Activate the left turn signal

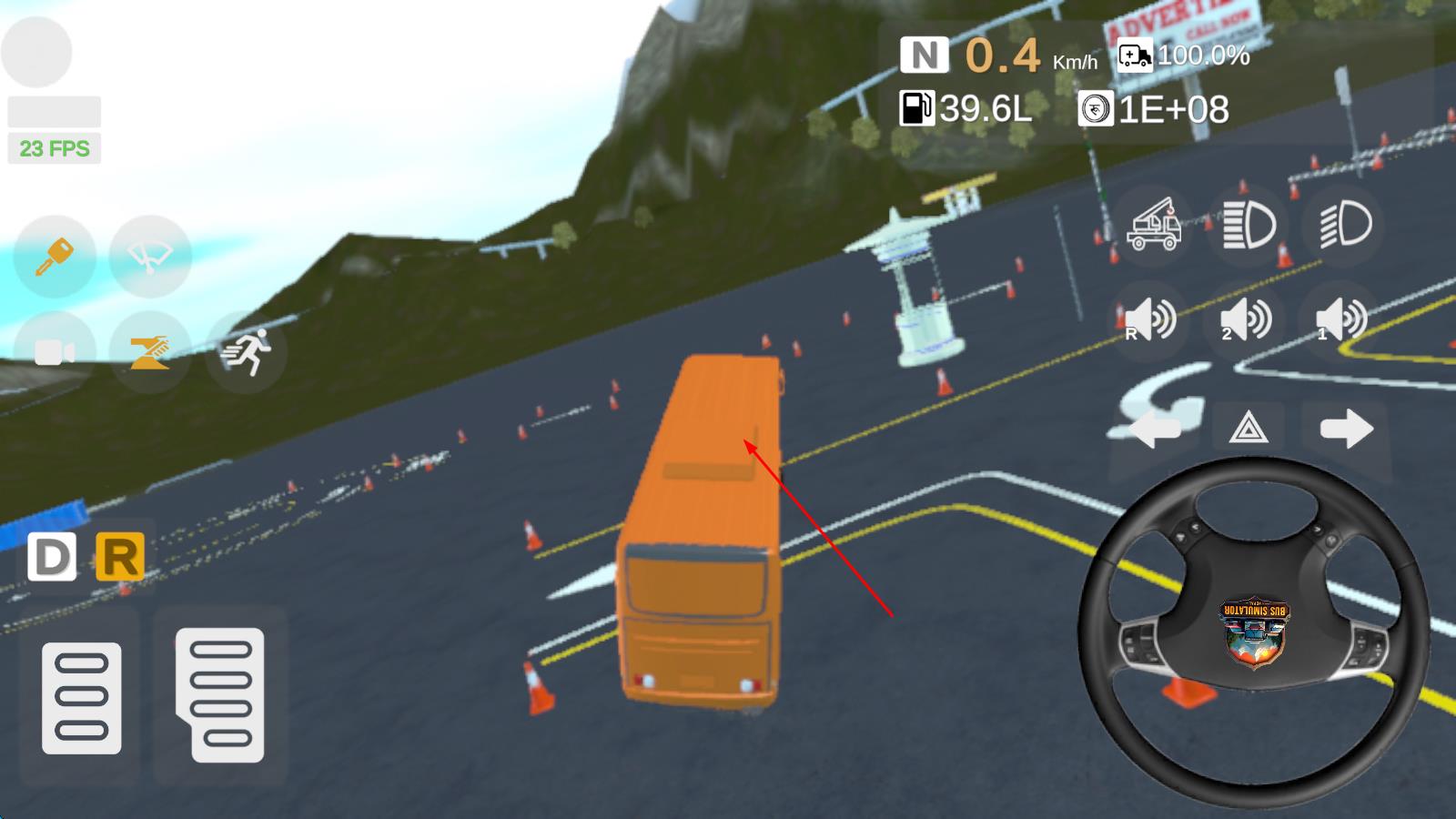(1154, 428)
